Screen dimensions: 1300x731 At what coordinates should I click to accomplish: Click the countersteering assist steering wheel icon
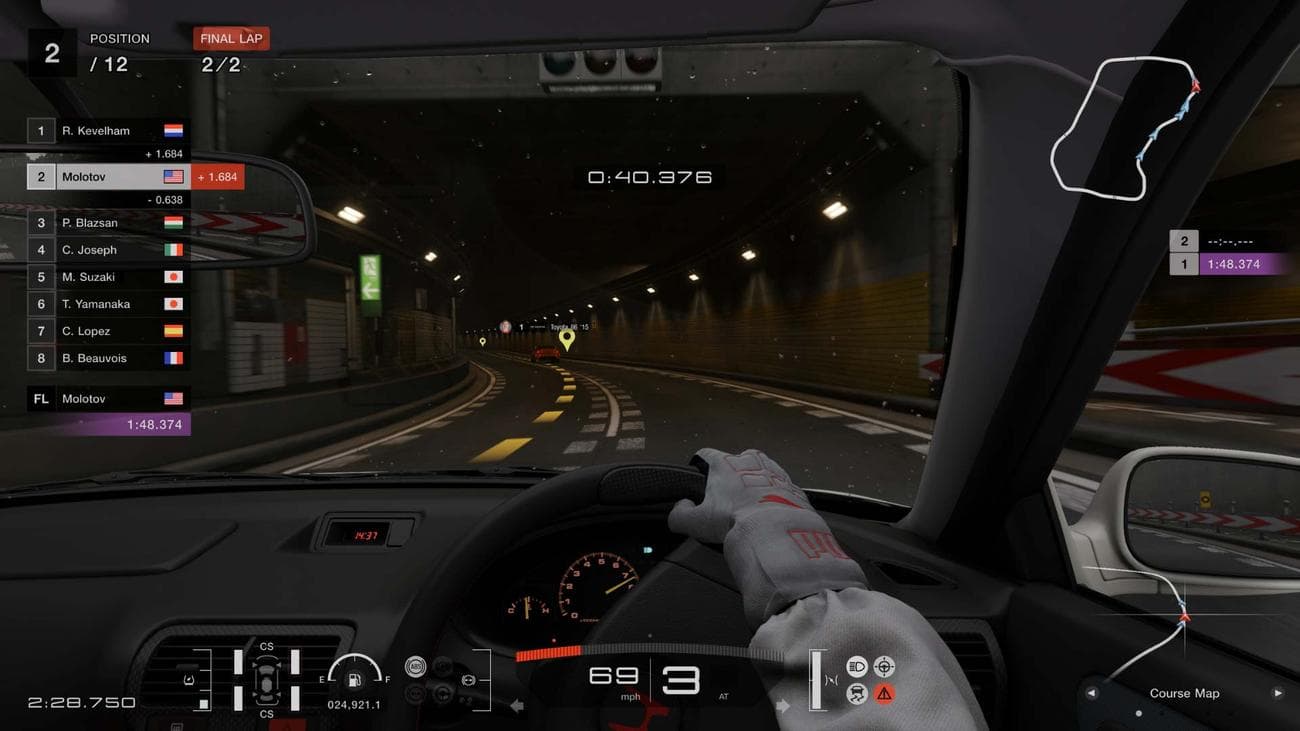coord(884,666)
